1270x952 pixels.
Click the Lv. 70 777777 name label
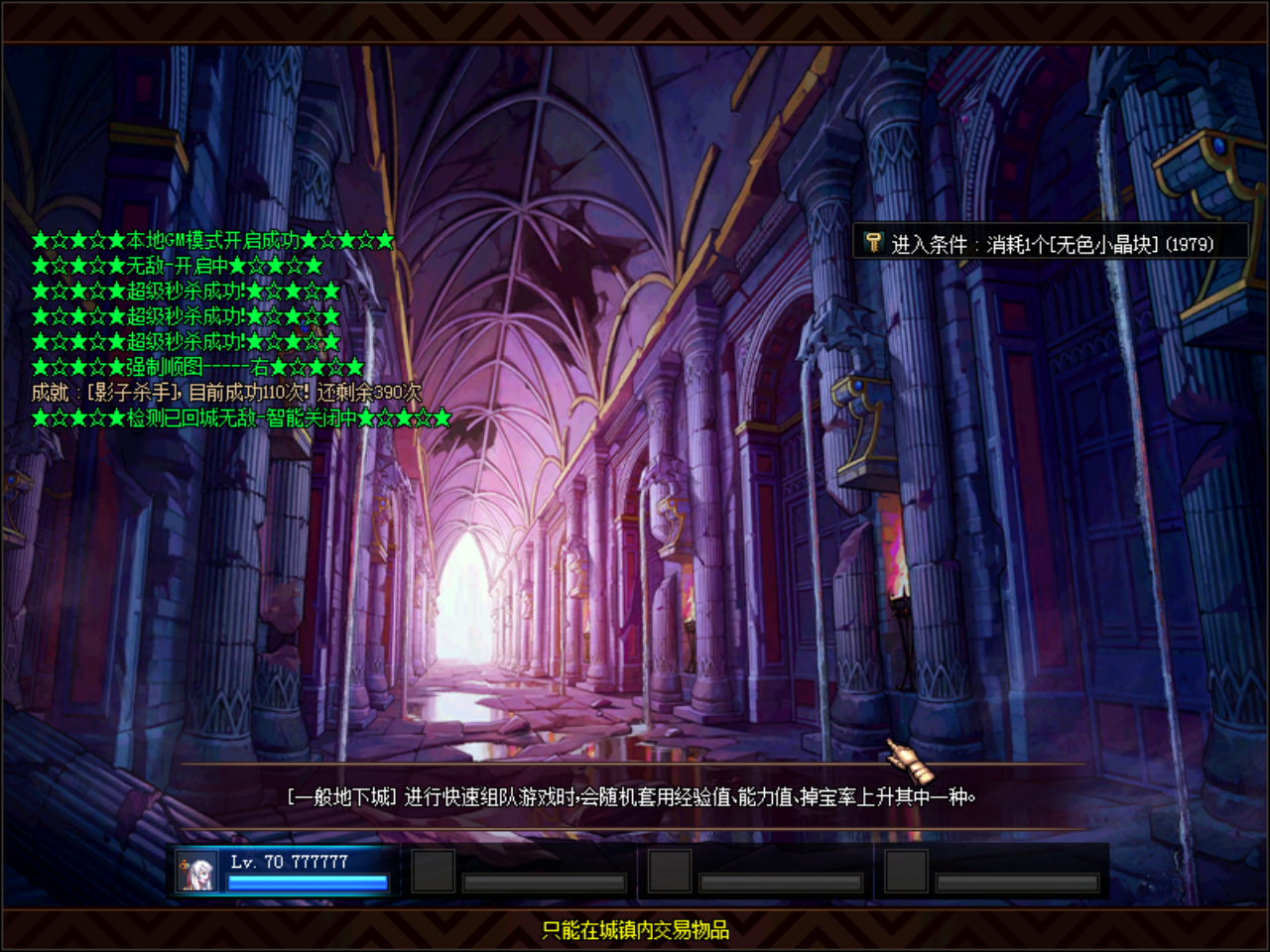[x=291, y=863]
